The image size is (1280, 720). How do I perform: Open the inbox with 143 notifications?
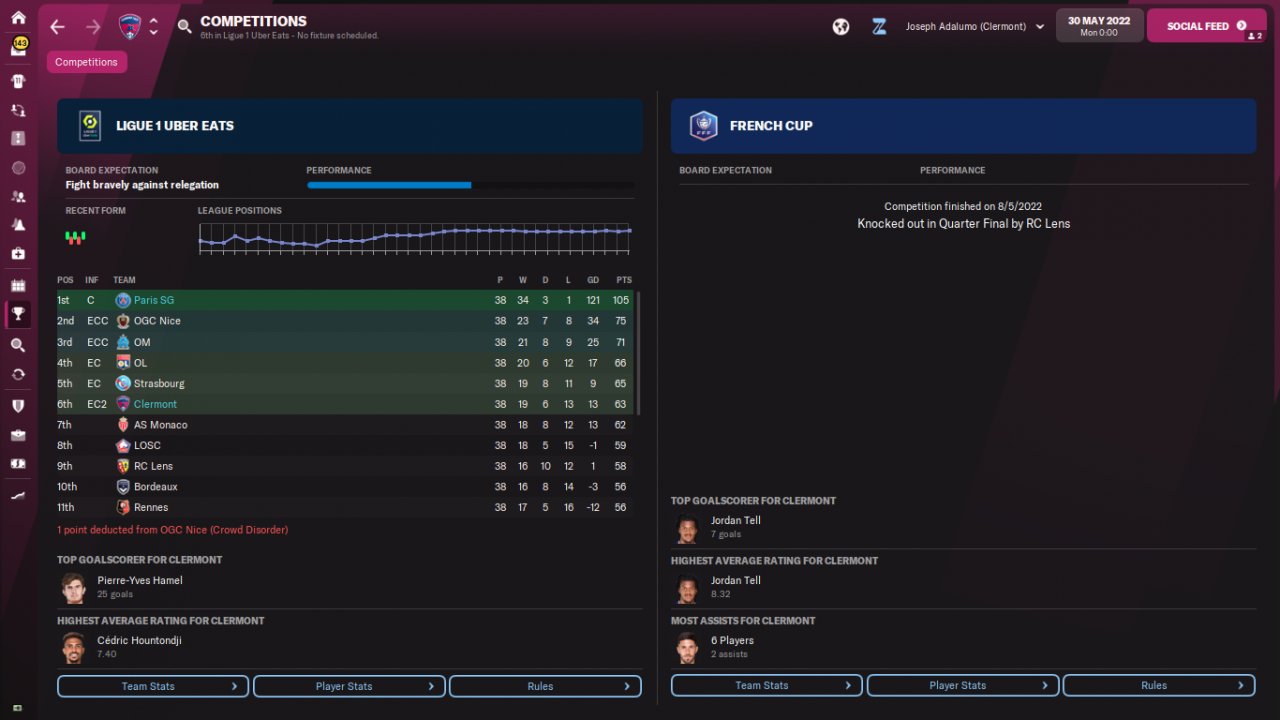pos(18,48)
